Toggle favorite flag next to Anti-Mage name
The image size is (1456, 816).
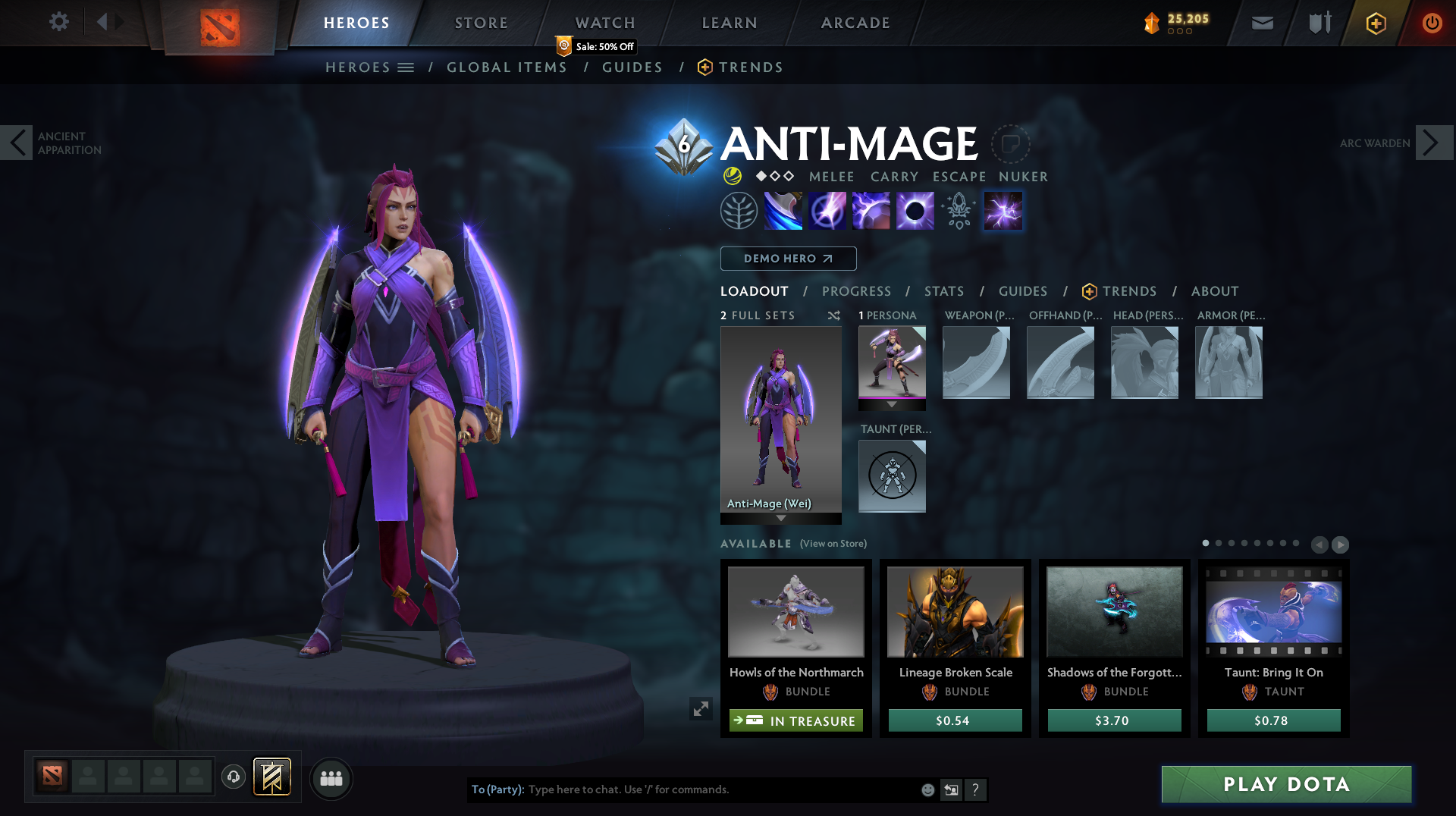[1009, 143]
